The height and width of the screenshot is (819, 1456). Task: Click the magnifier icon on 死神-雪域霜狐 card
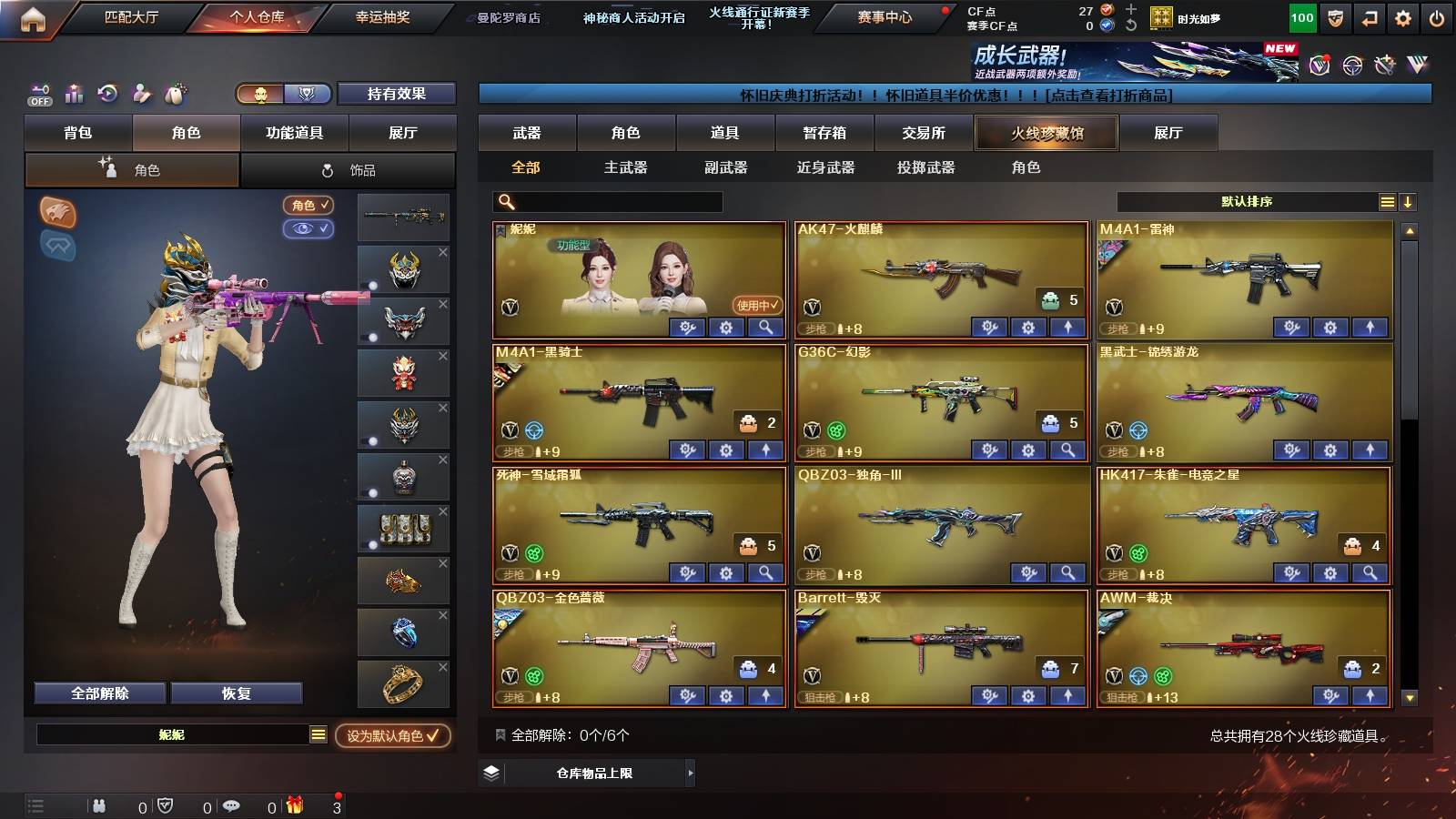pyautogui.click(x=767, y=574)
